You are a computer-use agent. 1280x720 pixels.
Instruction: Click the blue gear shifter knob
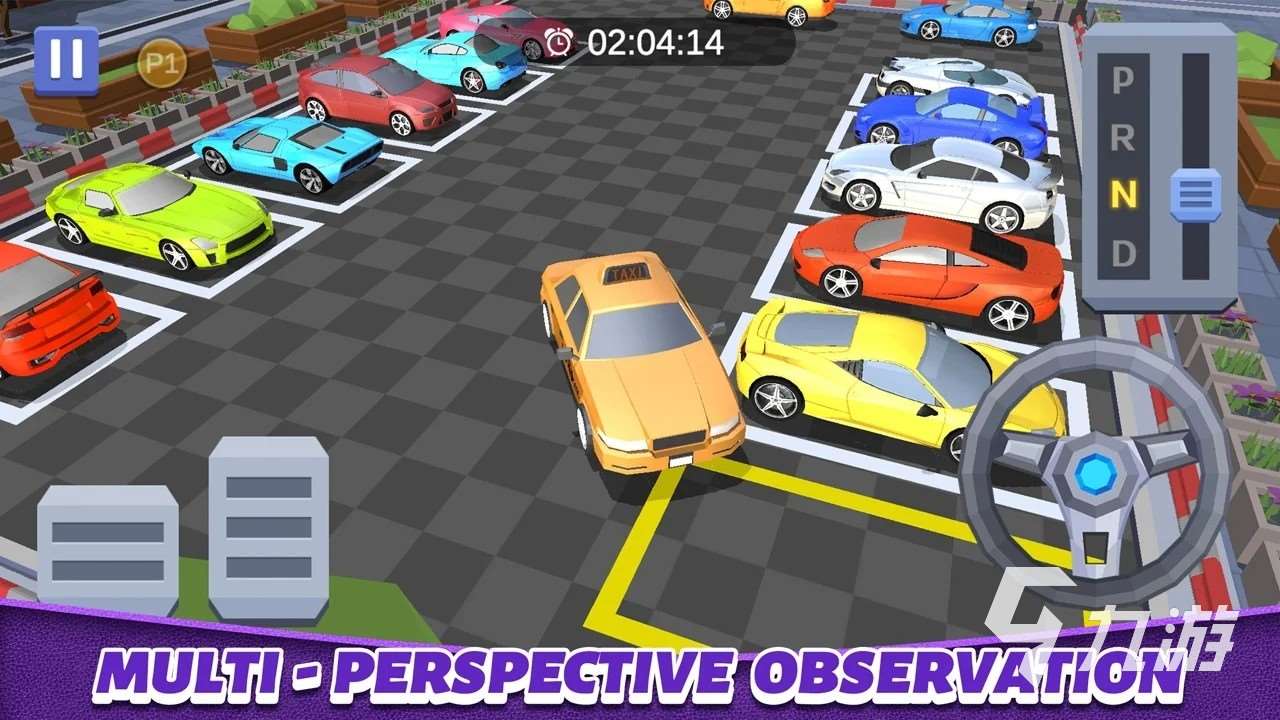[1195, 195]
